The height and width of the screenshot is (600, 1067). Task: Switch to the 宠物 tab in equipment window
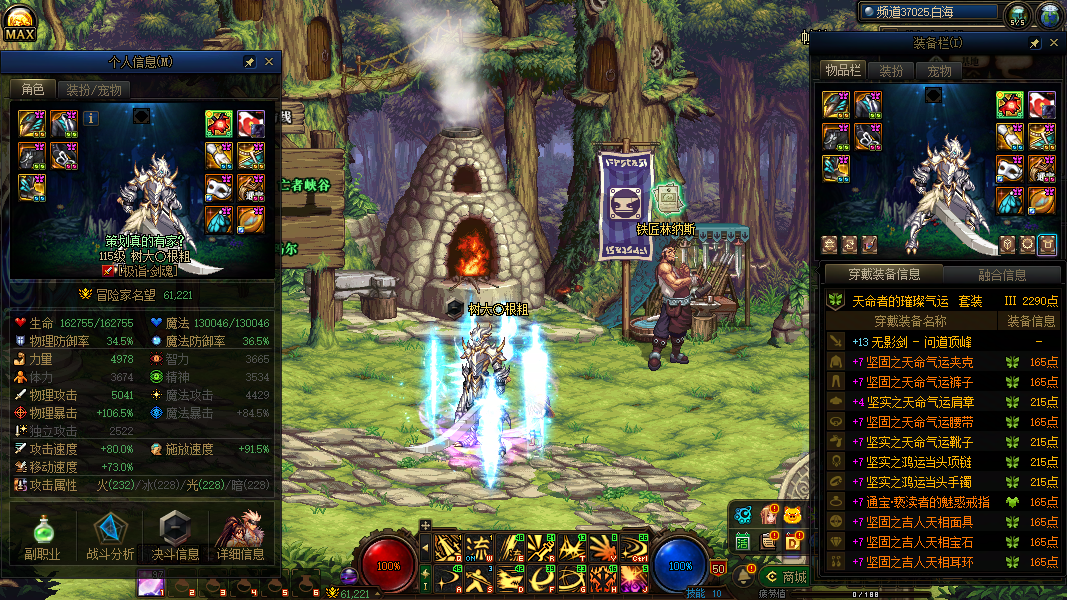[939, 71]
